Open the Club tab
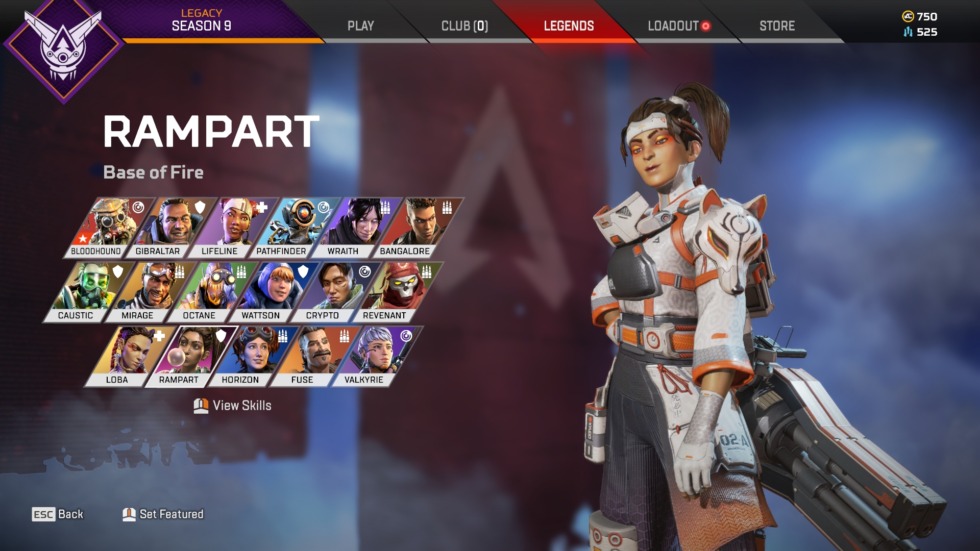980x551 pixels. click(x=464, y=26)
